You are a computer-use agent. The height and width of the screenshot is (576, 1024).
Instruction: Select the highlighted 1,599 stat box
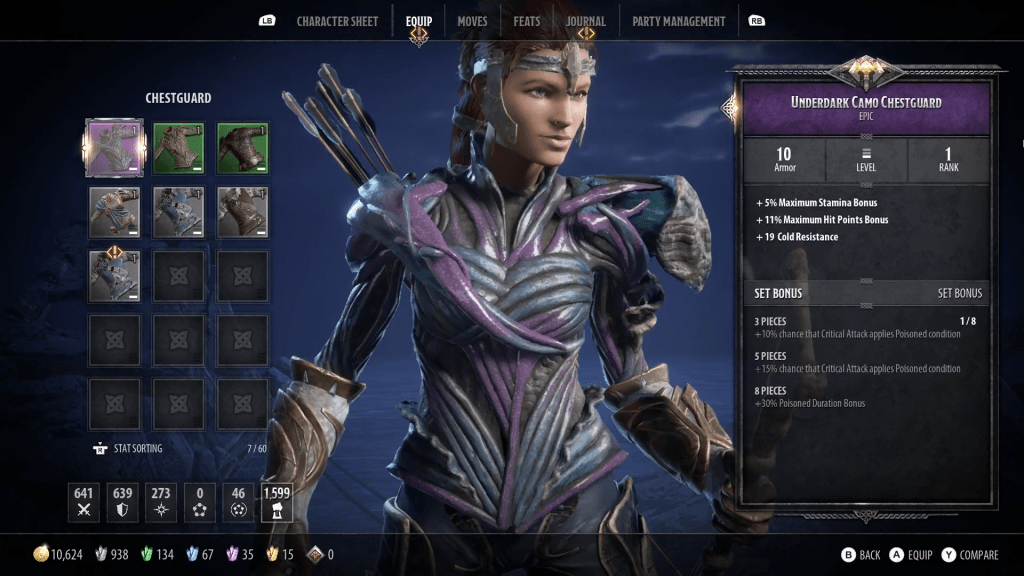click(276, 502)
